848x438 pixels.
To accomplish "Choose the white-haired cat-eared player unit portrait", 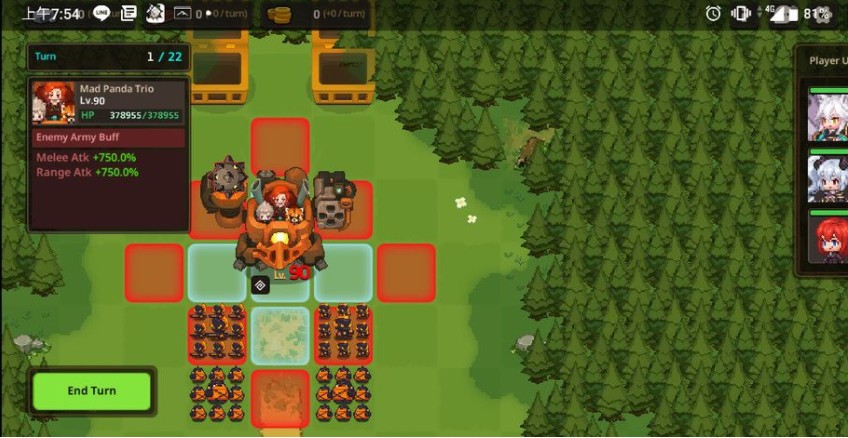I will click(x=827, y=117).
